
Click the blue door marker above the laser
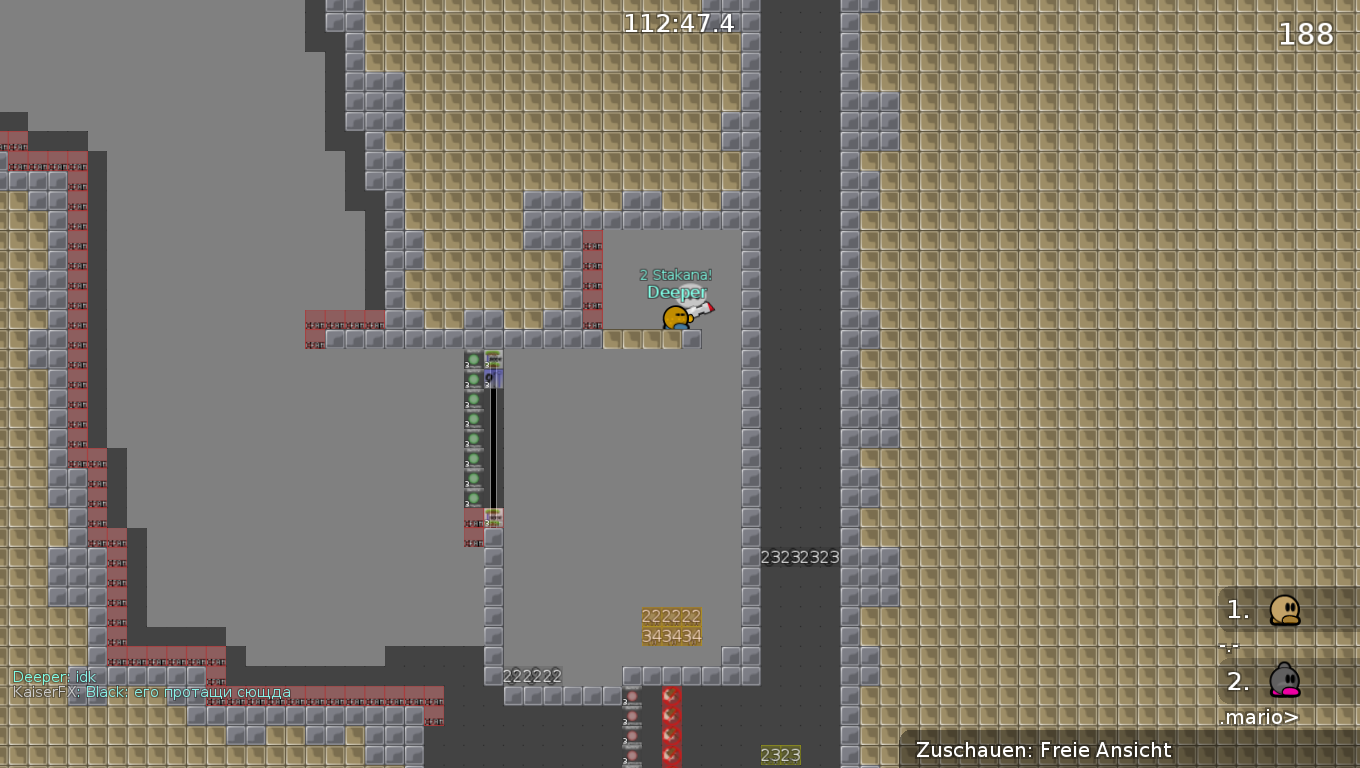(494, 378)
